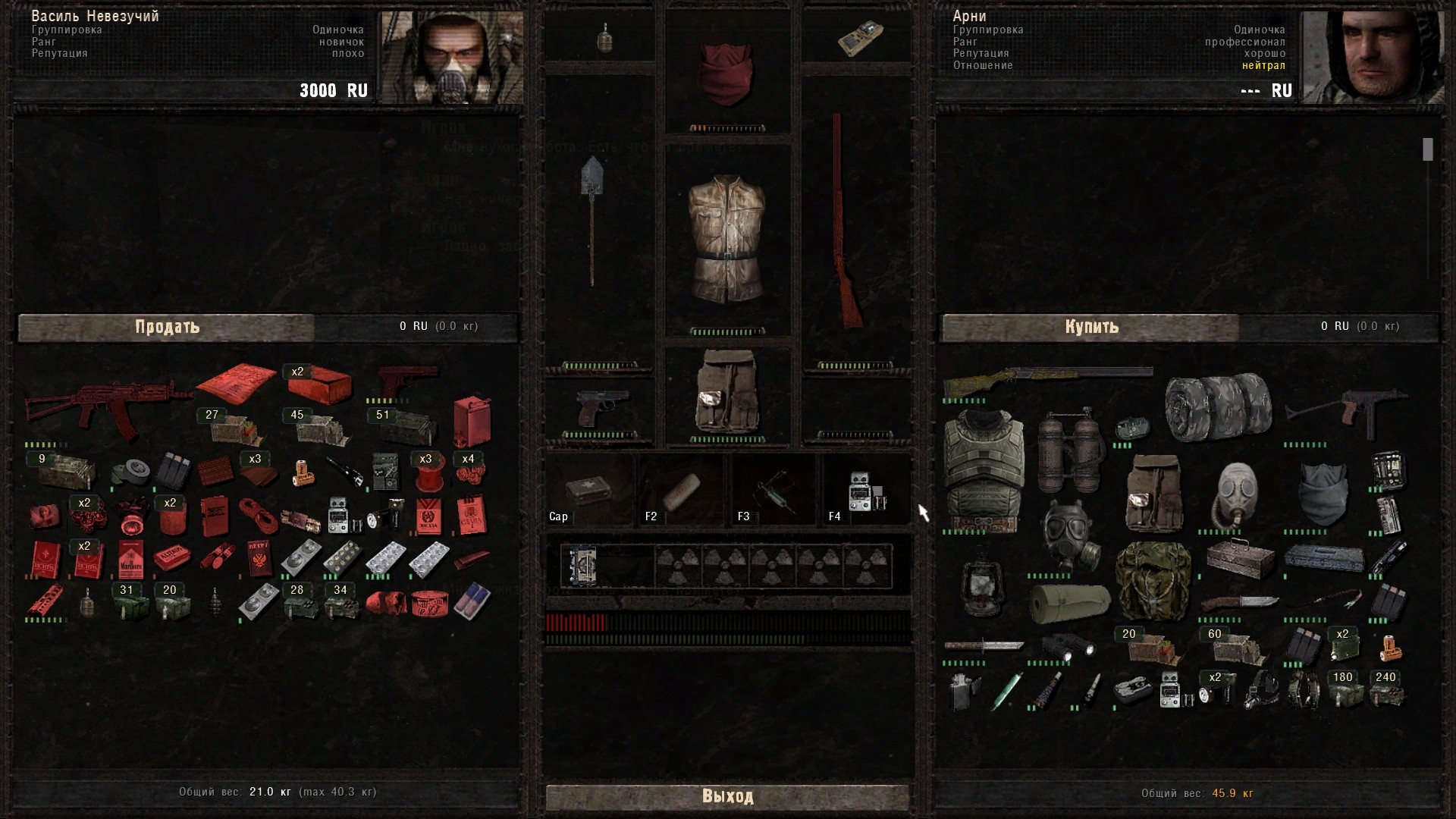This screenshot has height=819, width=1456.
Task: Click the Купить (Buy) button
Action: pyautogui.click(x=1091, y=327)
